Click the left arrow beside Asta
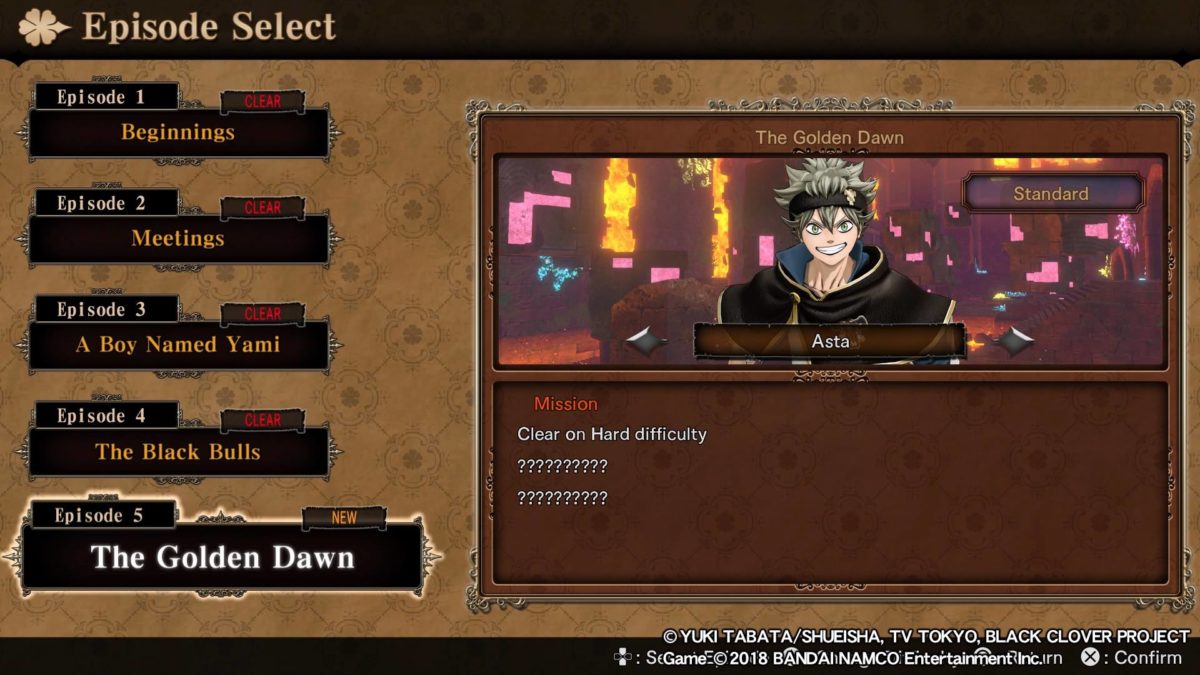This screenshot has width=1200, height=675. point(648,342)
